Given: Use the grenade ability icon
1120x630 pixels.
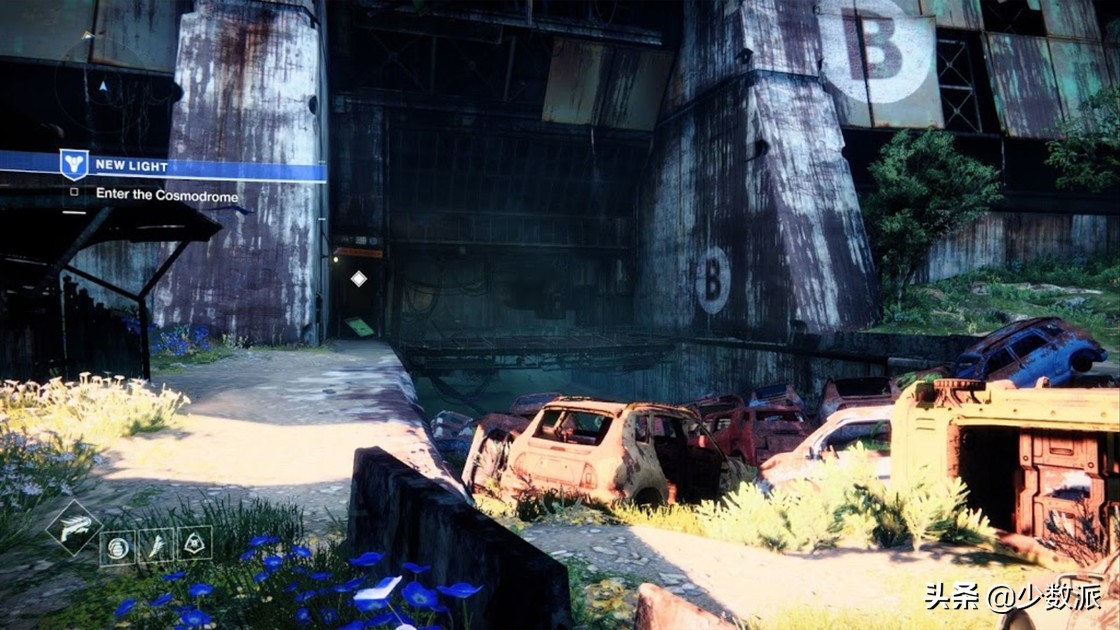Looking at the screenshot, I should [x=118, y=547].
